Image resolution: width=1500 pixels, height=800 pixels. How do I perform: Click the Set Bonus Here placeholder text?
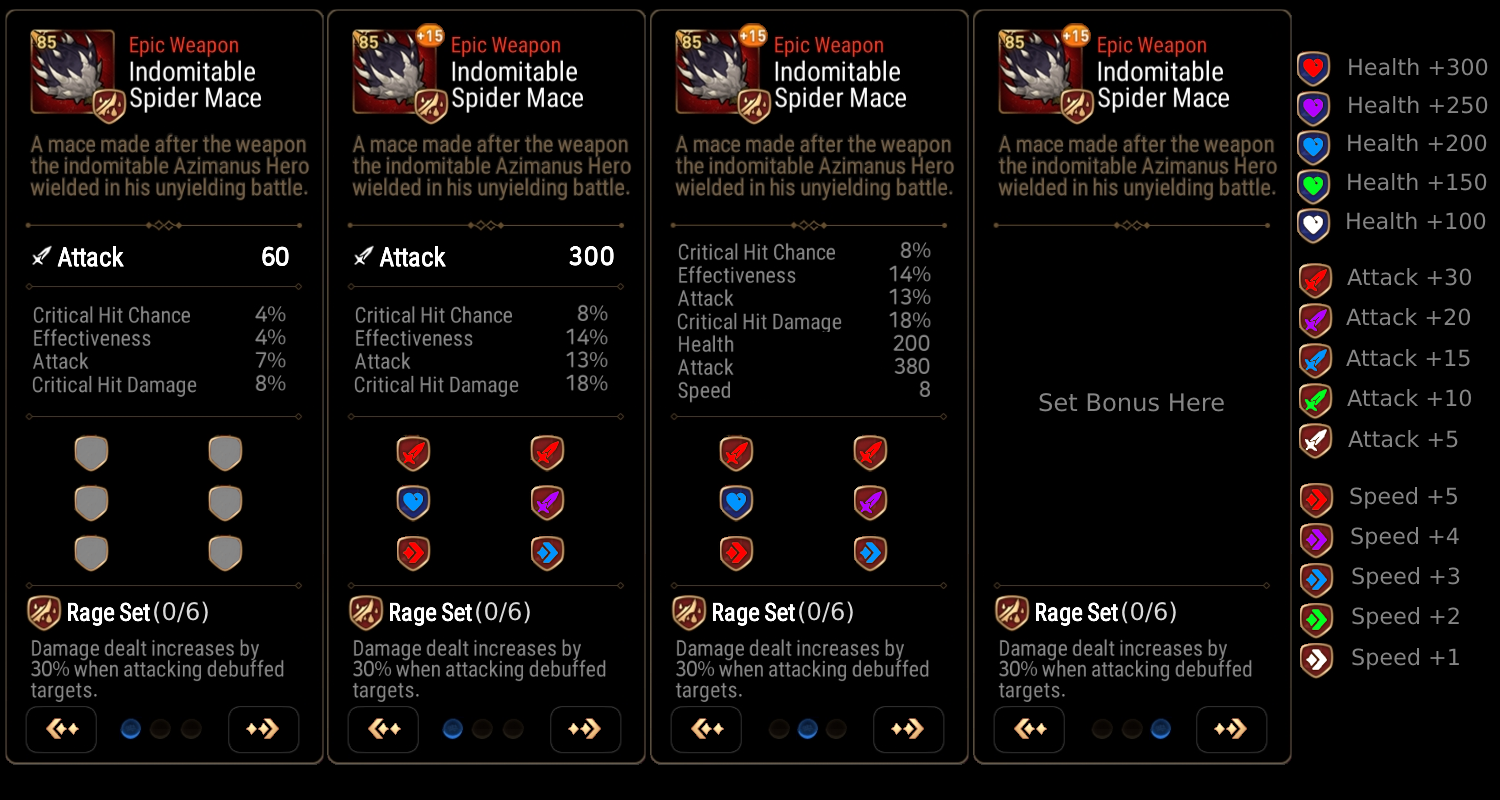[x=1130, y=403]
